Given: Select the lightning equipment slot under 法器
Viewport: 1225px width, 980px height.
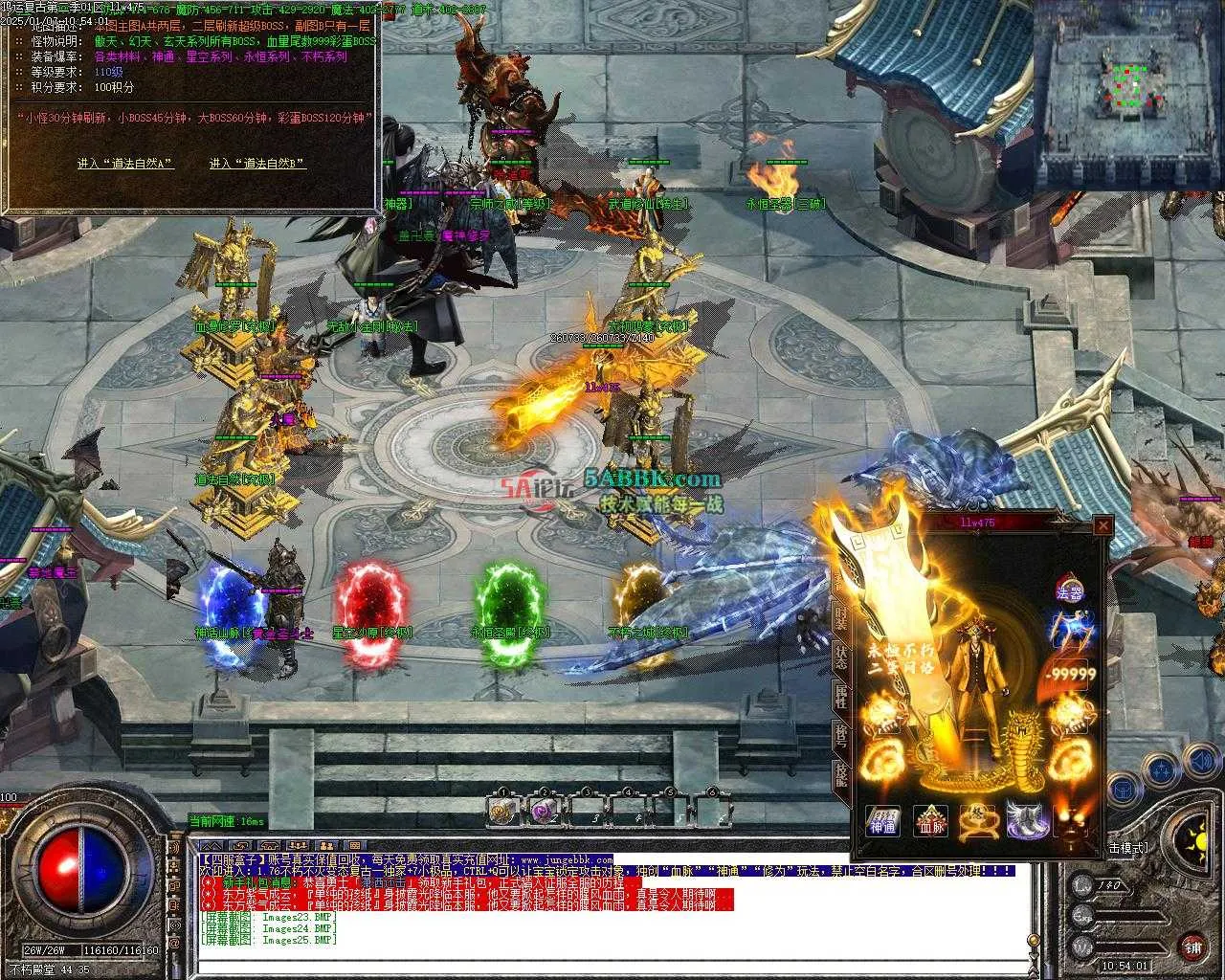Looking at the screenshot, I should [x=1069, y=632].
